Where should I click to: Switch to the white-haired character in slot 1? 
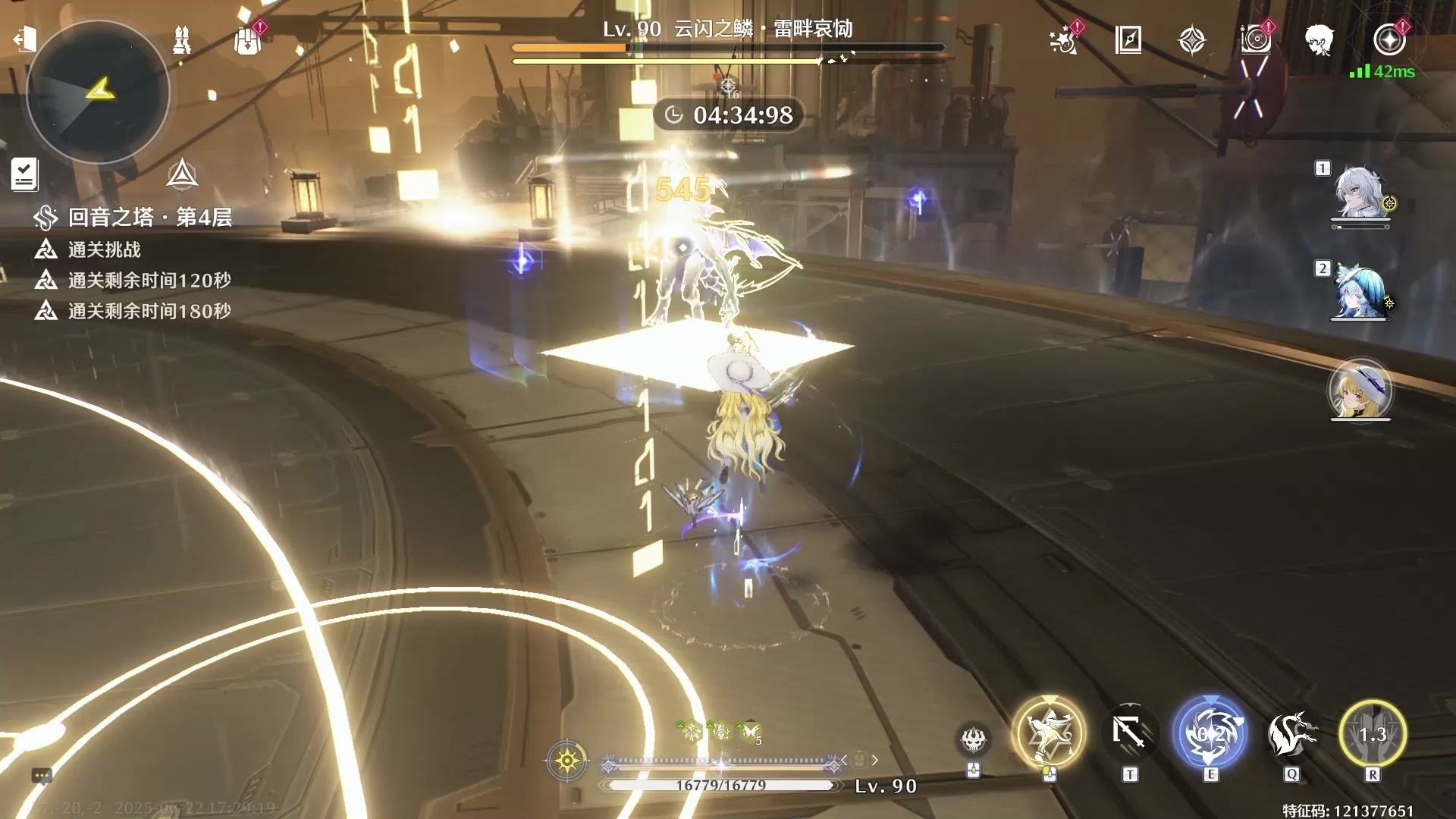(x=1360, y=194)
